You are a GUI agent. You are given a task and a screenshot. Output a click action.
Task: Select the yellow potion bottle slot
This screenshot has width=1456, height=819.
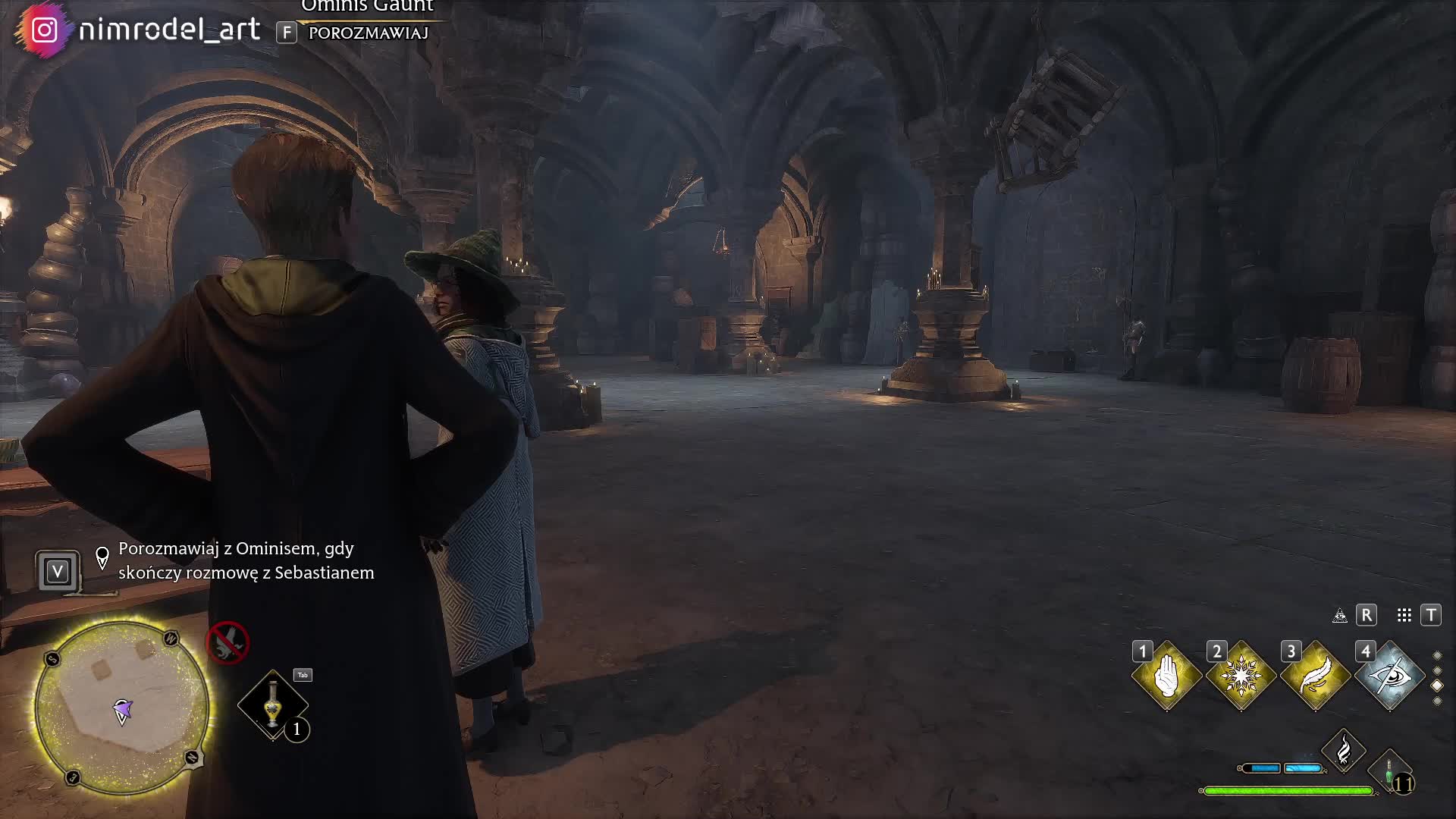pos(273,705)
